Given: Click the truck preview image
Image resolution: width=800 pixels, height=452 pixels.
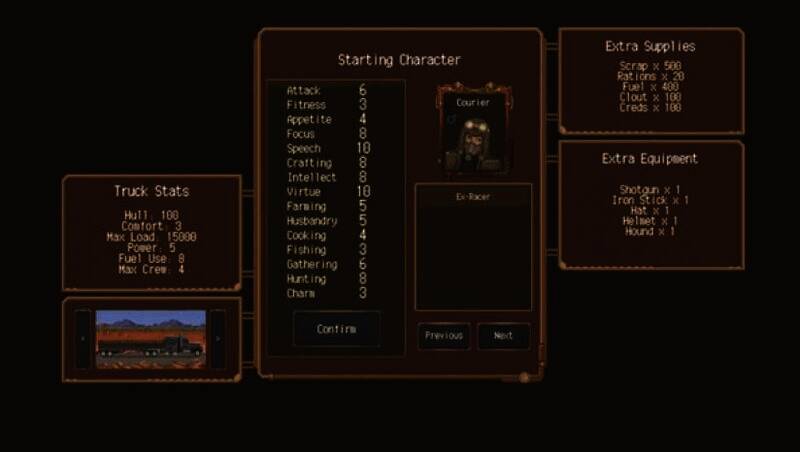Looking at the screenshot, I should click(151, 340).
